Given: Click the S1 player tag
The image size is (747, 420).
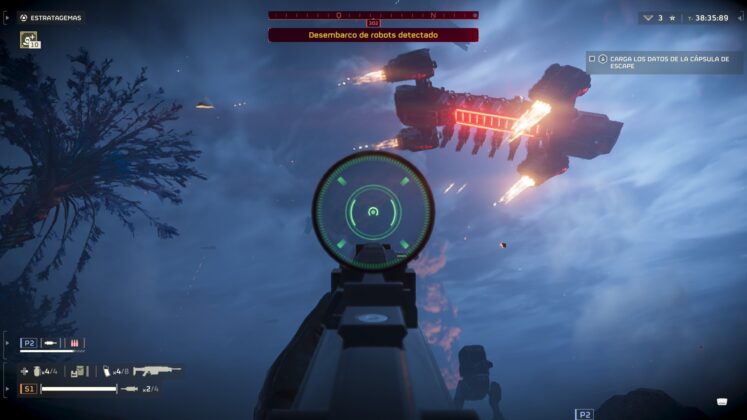Looking at the screenshot, I should [29, 388].
